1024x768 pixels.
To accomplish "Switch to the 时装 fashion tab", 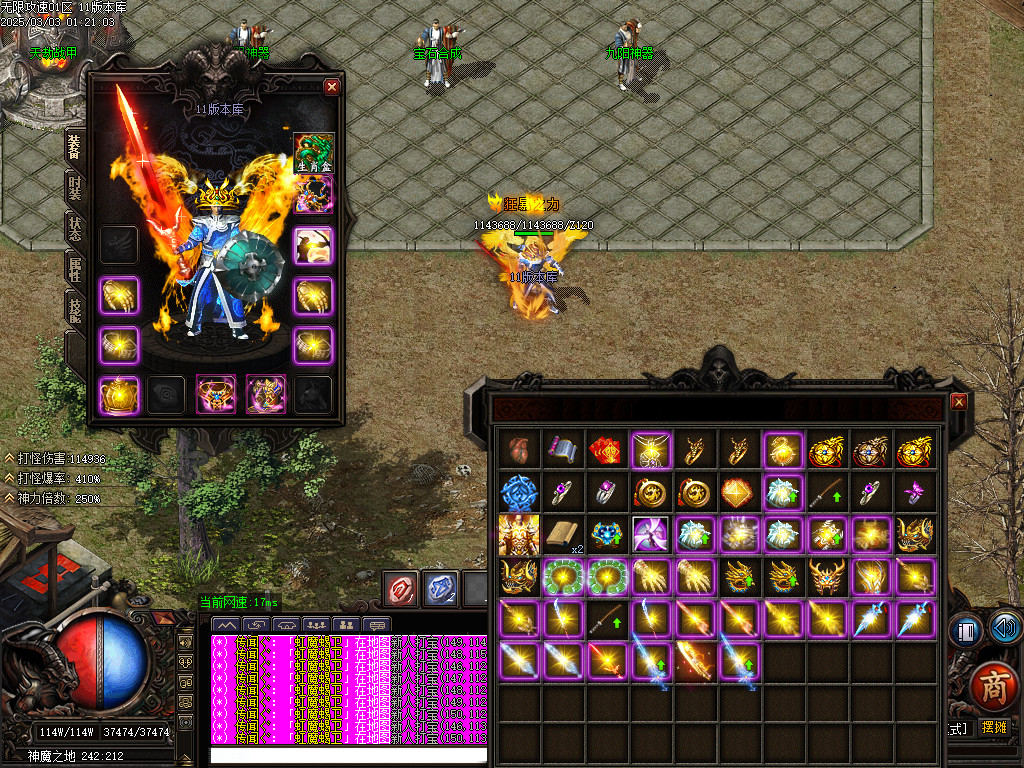I will coord(75,187).
